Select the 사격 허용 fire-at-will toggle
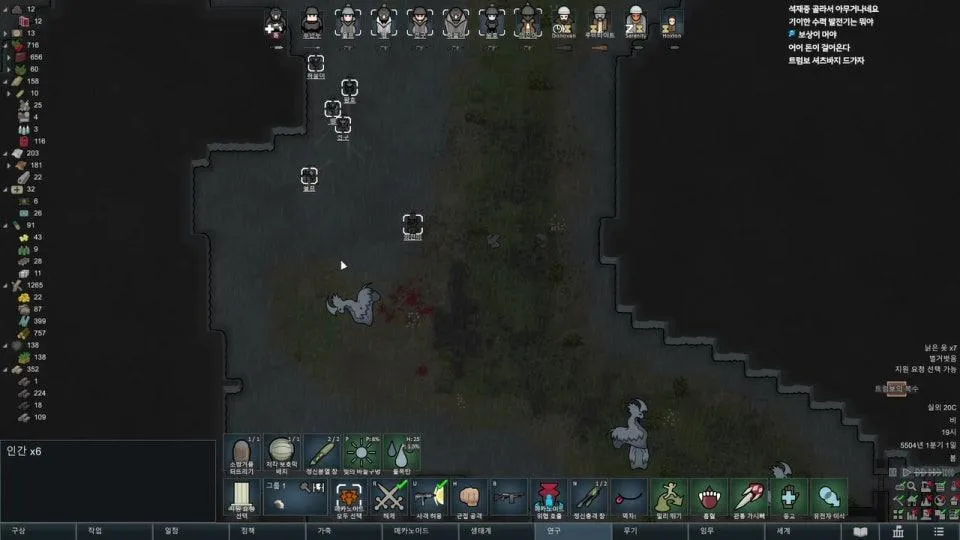This screenshot has height=540, width=960. click(x=430, y=498)
